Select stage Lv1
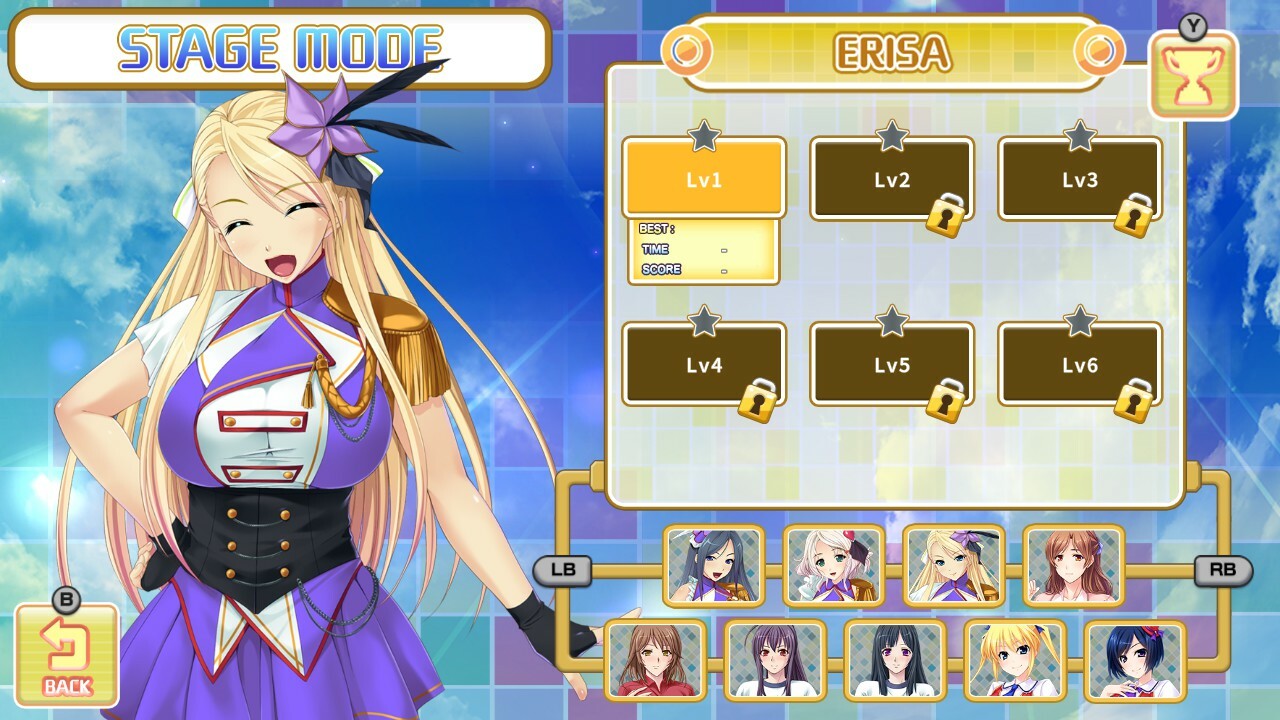 tap(703, 178)
